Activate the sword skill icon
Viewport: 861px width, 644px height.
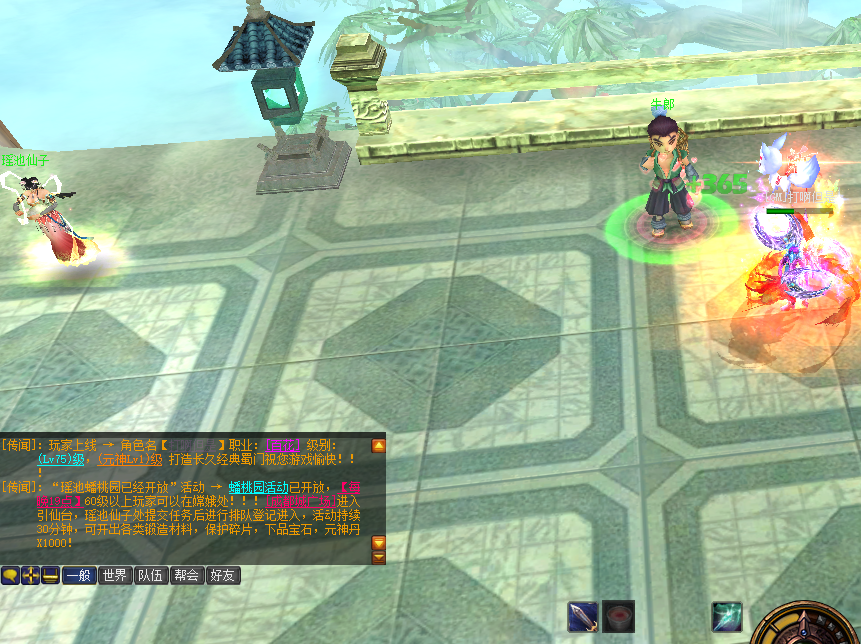(x=583, y=616)
